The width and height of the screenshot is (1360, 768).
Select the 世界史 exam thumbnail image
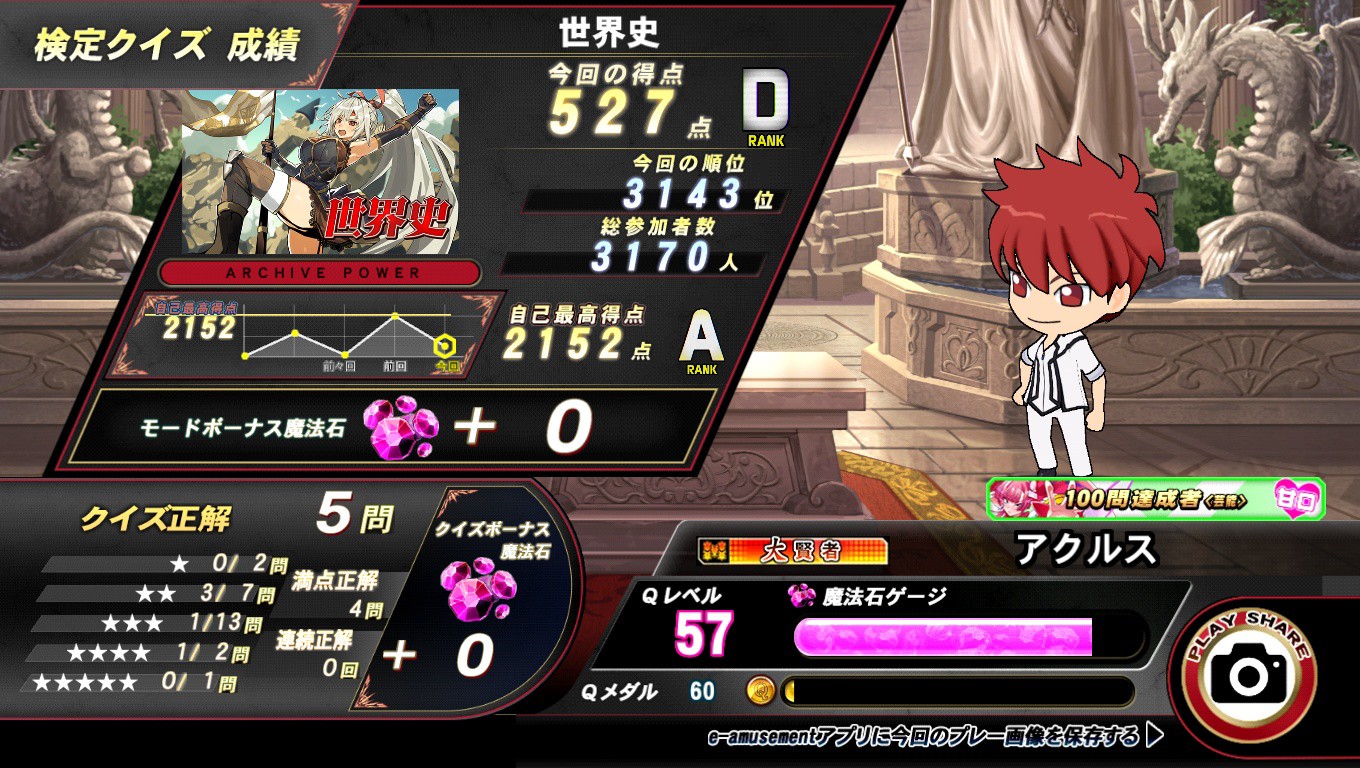[x=320, y=171]
